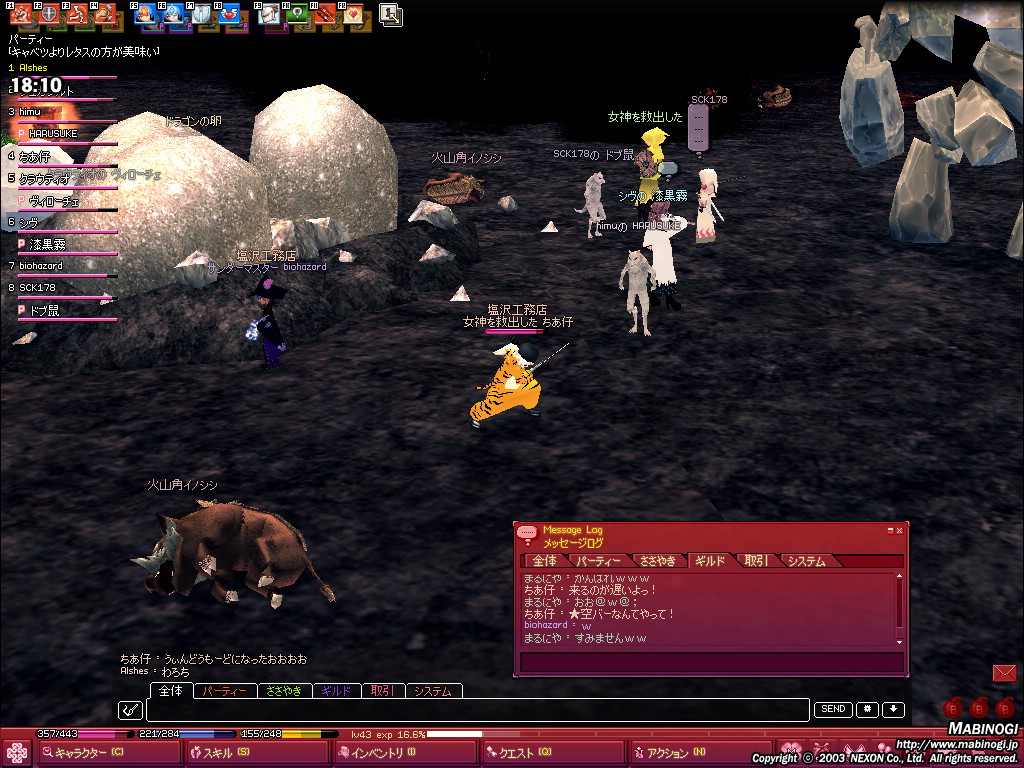Minimize the Message Log window
This screenshot has width=1024, height=768.
pyautogui.click(x=889, y=530)
